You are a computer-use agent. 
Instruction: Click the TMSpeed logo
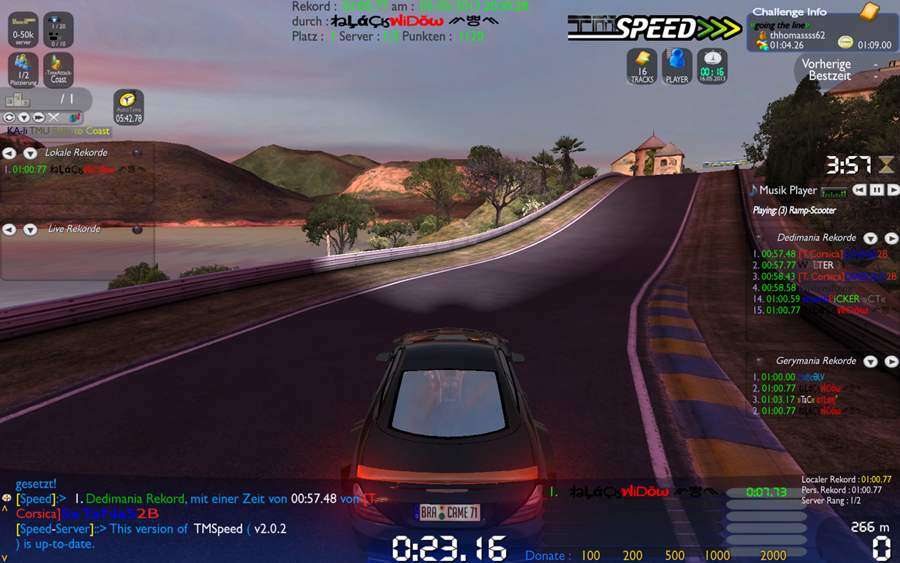[x=655, y=28]
